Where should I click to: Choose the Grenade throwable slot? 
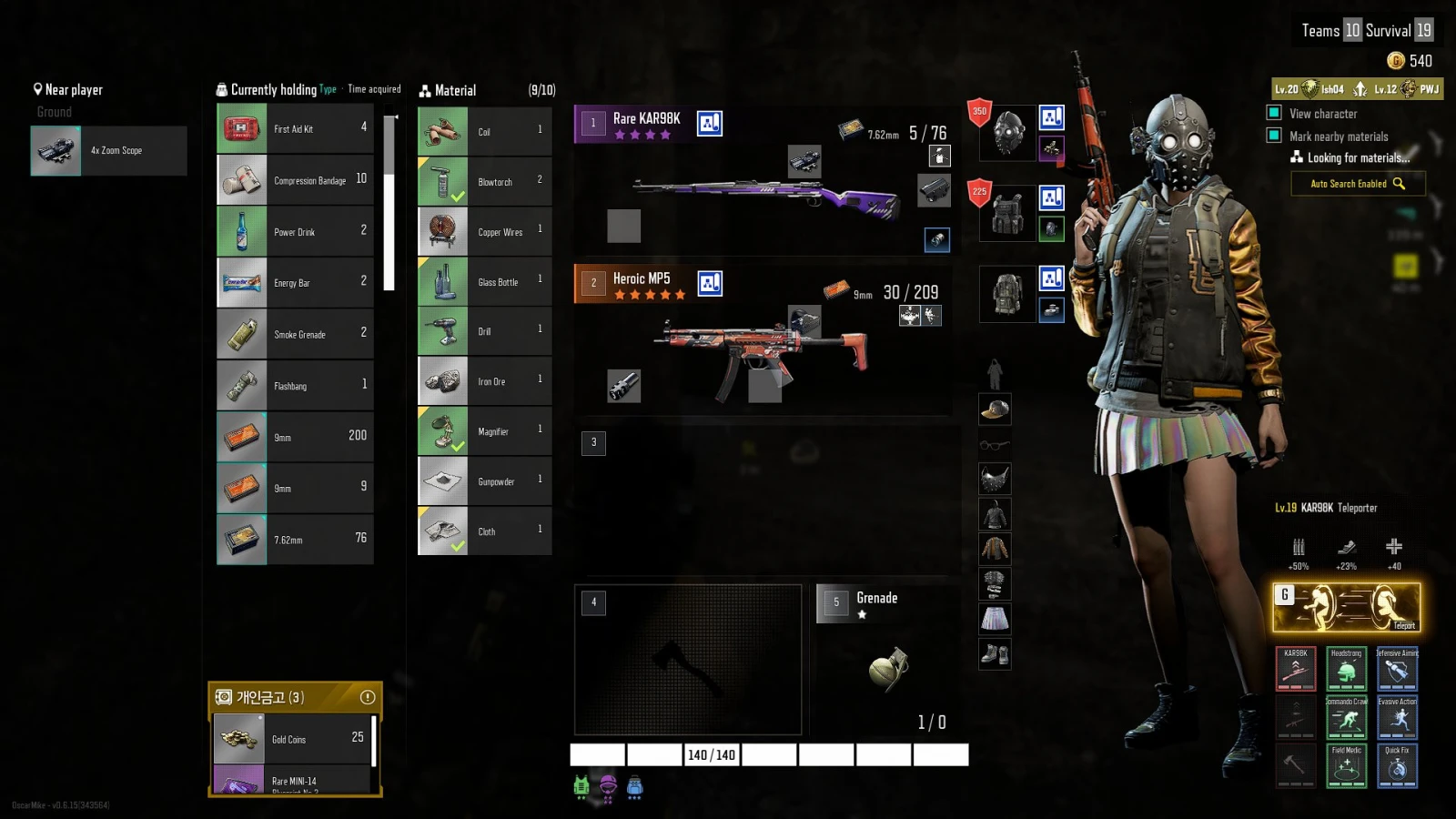pyautogui.click(x=887, y=660)
